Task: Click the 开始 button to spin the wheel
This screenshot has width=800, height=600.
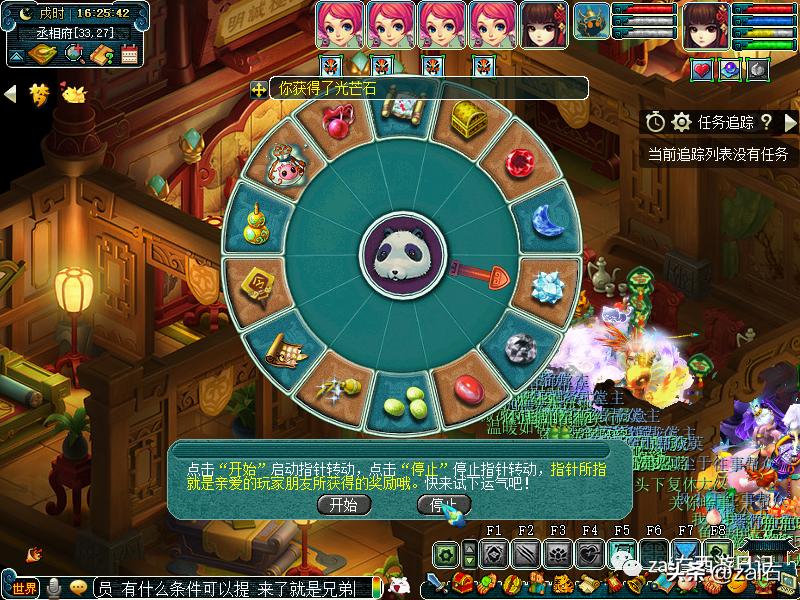Action: click(x=343, y=505)
